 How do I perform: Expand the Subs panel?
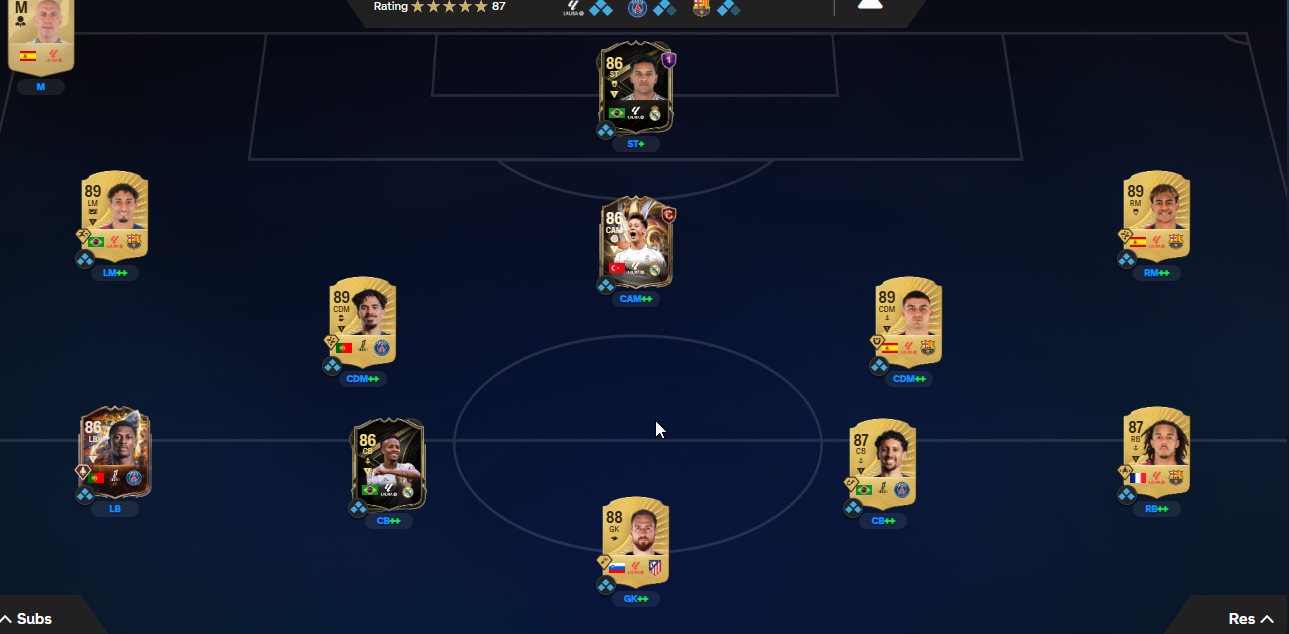point(28,619)
